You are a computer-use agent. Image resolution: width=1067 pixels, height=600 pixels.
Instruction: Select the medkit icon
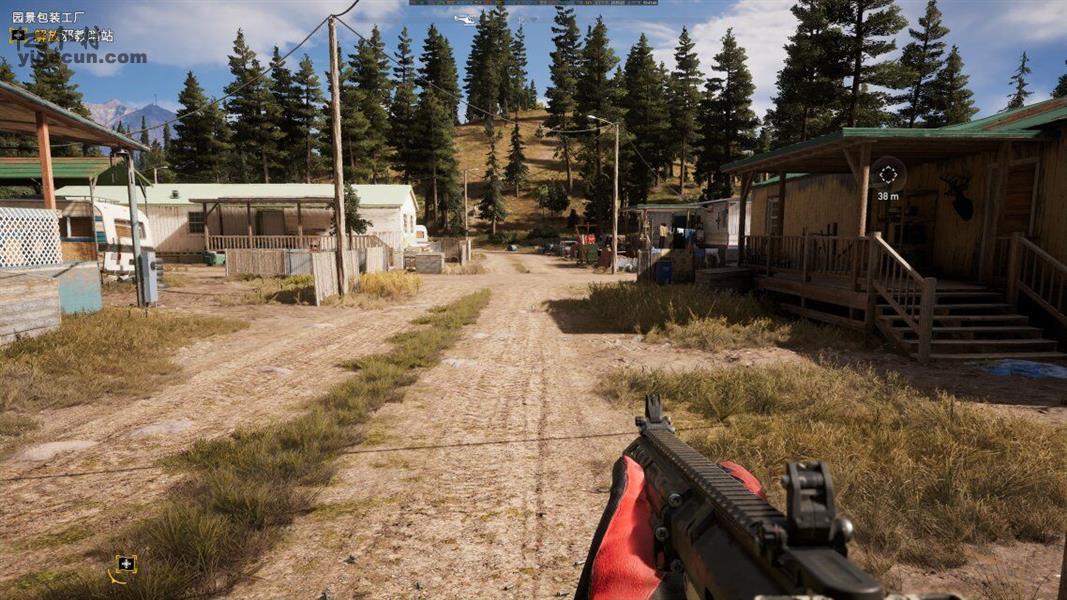click(x=125, y=564)
